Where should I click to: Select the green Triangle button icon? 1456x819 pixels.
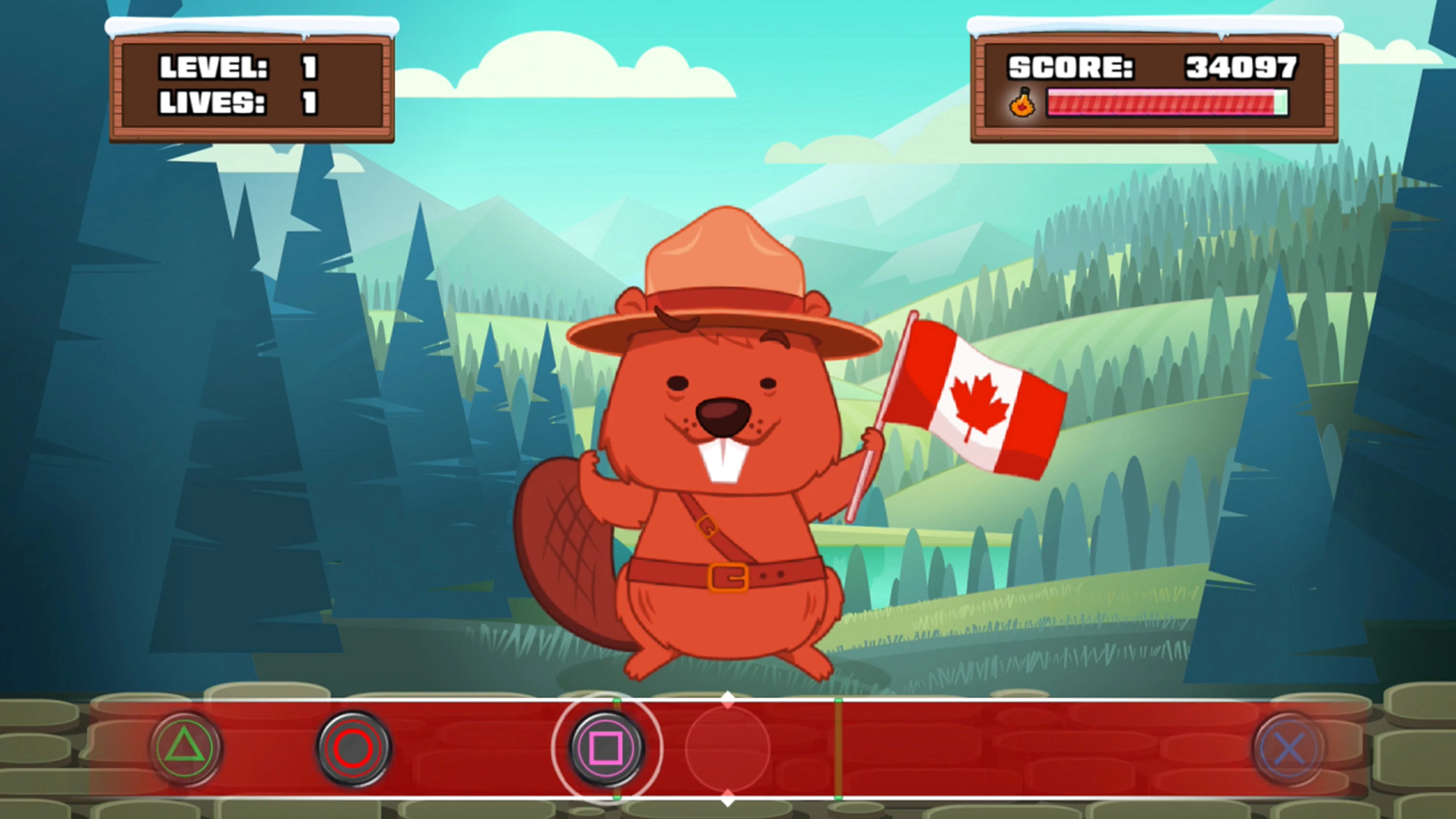[x=187, y=747]
